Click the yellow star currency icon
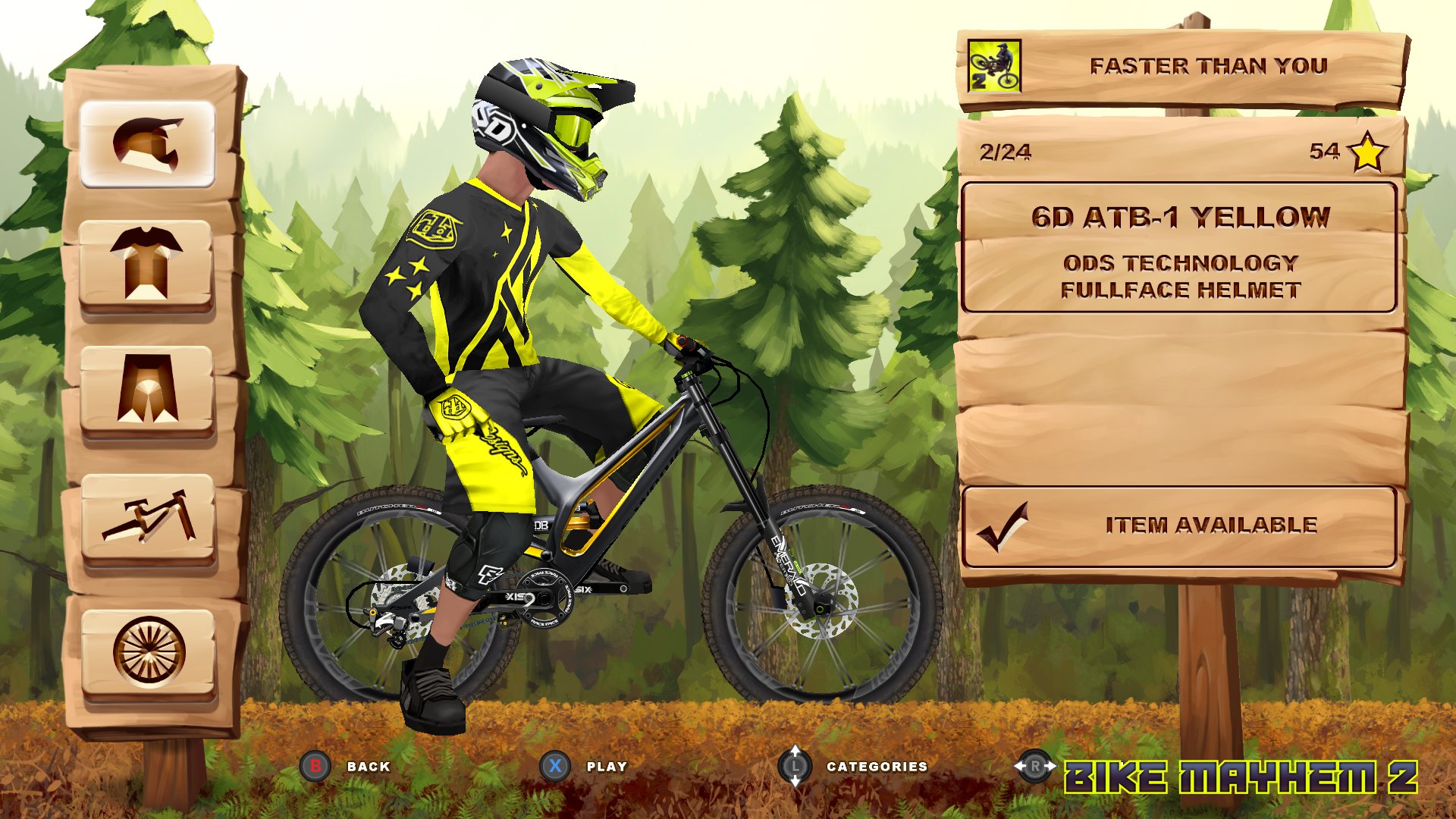This screenshot has height=819, width=1456. (x=1370, y=153)
